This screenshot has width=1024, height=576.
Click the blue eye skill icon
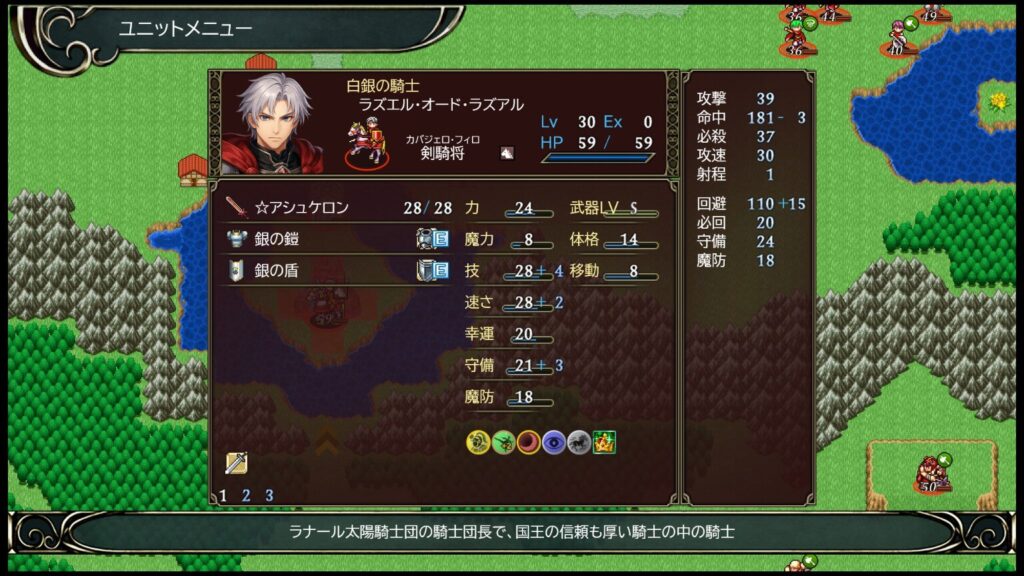coord(553,442)
